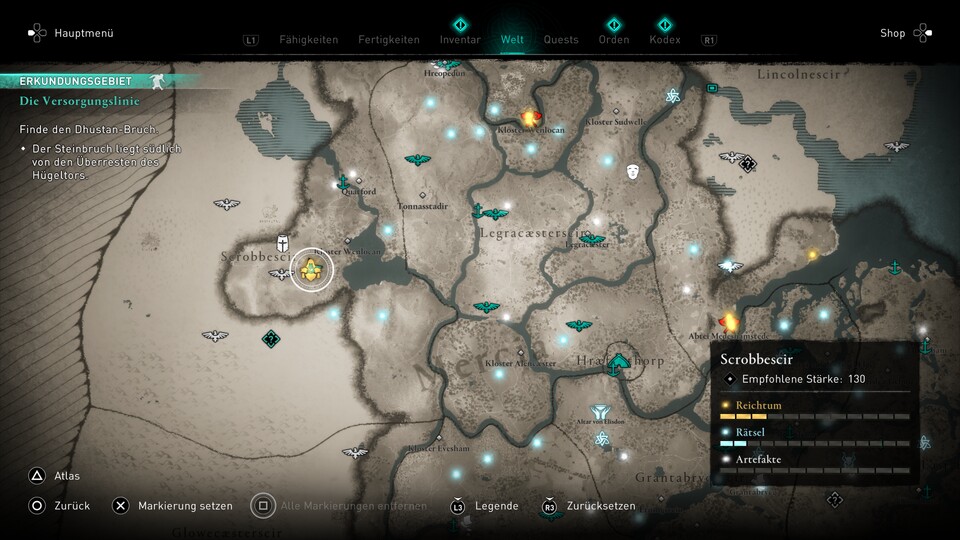The height and width of the screenshot is (540, 960).
Task: Switch to the Quests tab
Action: (x=561, y=40)
